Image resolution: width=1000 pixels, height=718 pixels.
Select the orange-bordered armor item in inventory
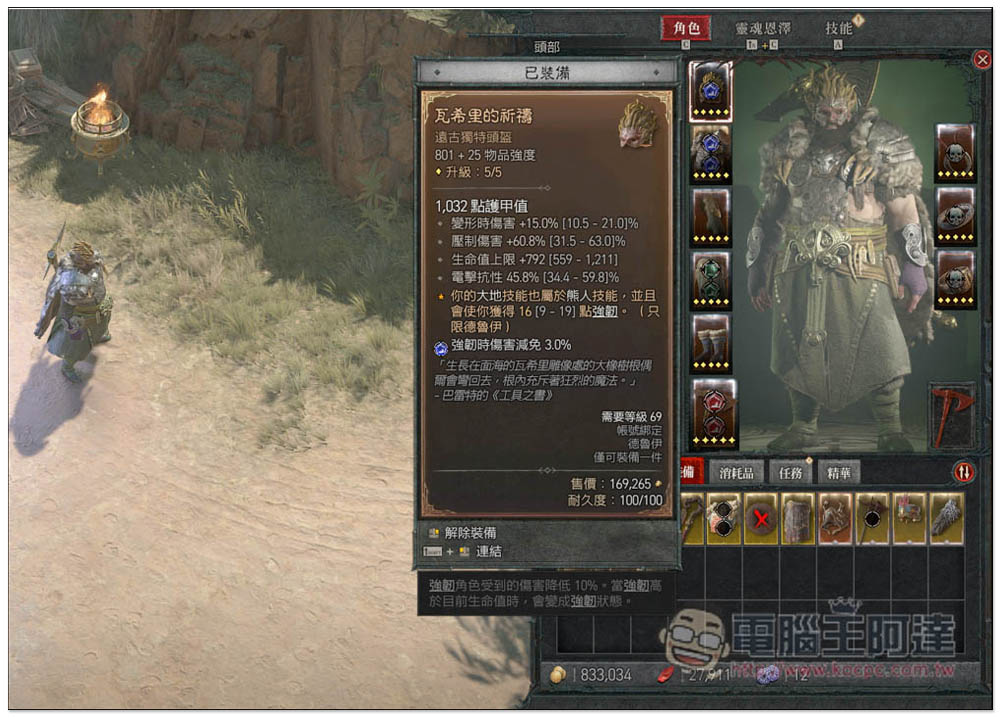(835, 519)
